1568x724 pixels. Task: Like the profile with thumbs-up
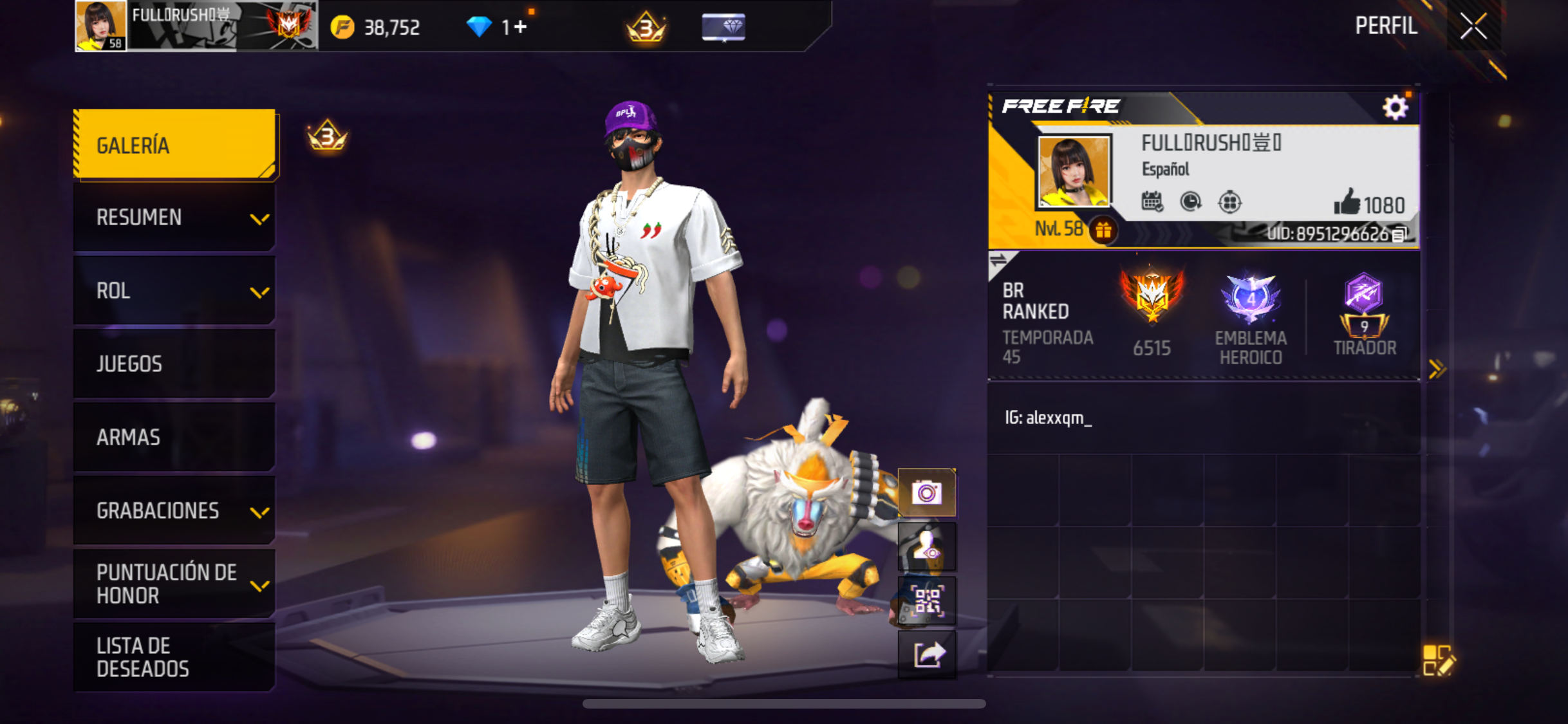[1347, 203]
